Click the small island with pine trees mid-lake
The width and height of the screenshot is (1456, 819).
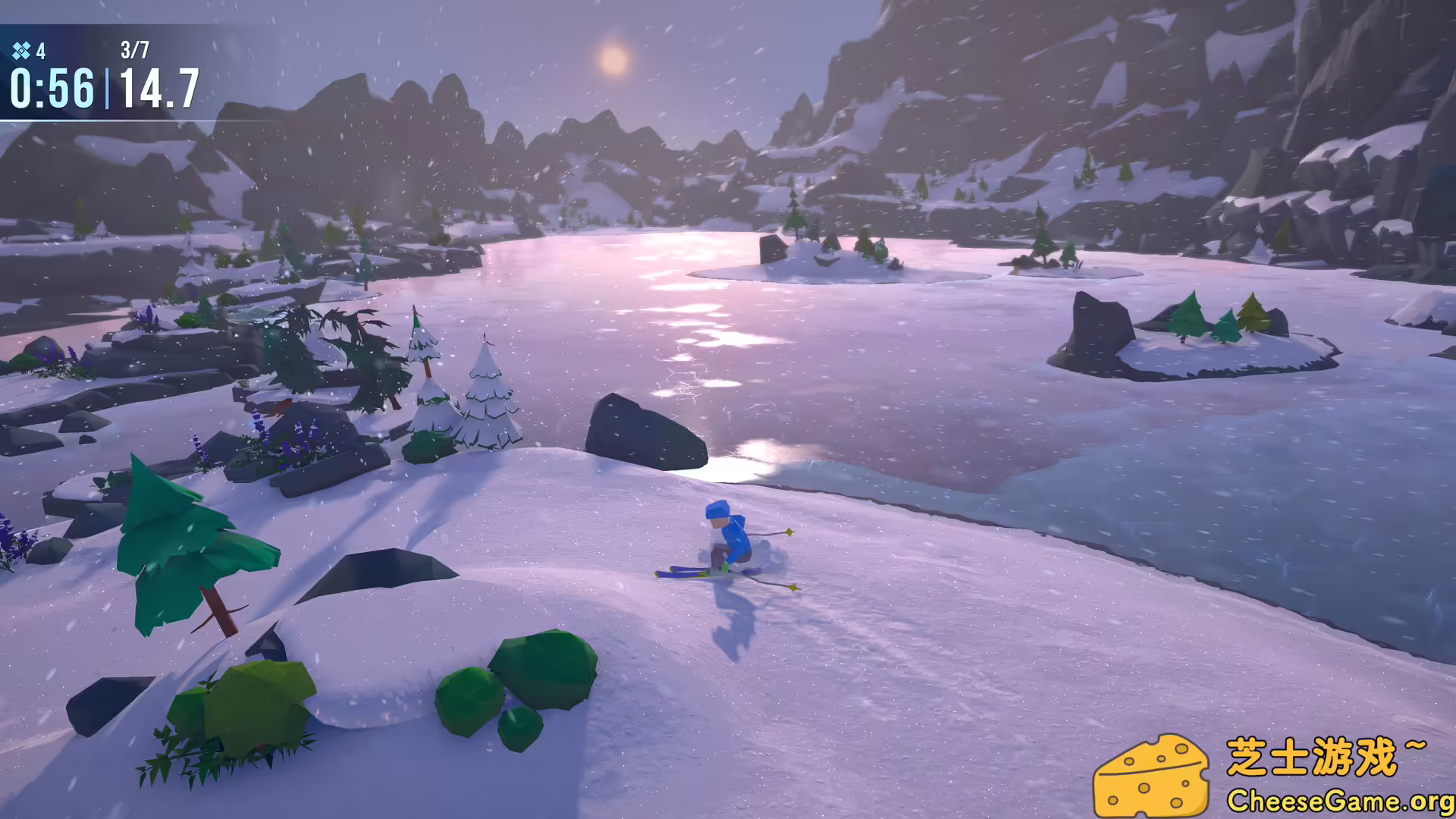(827, 250)
